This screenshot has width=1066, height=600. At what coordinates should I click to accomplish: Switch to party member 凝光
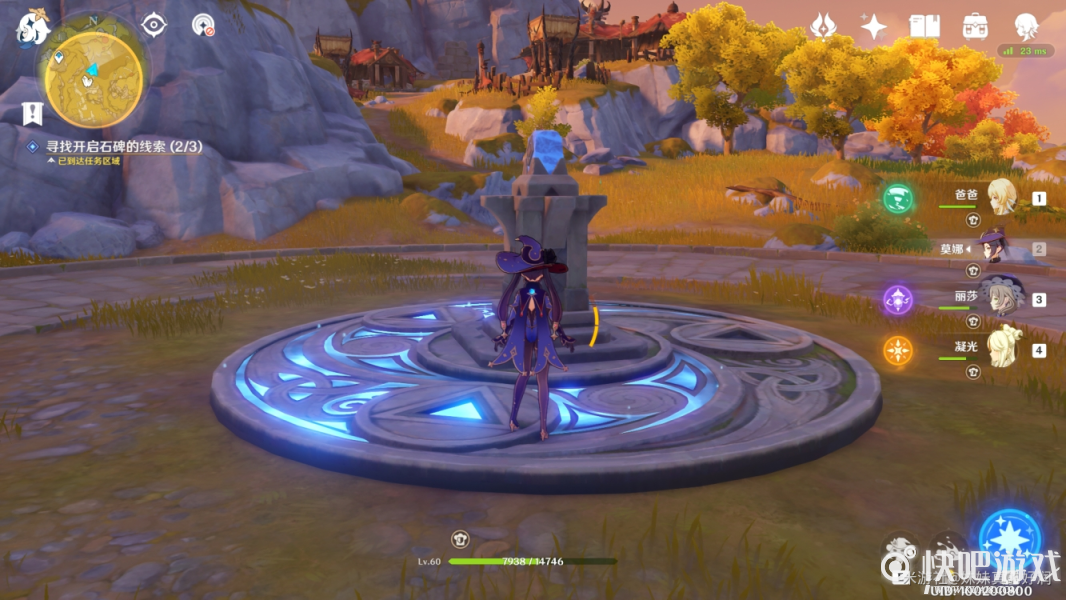[x=1001, y=349]
